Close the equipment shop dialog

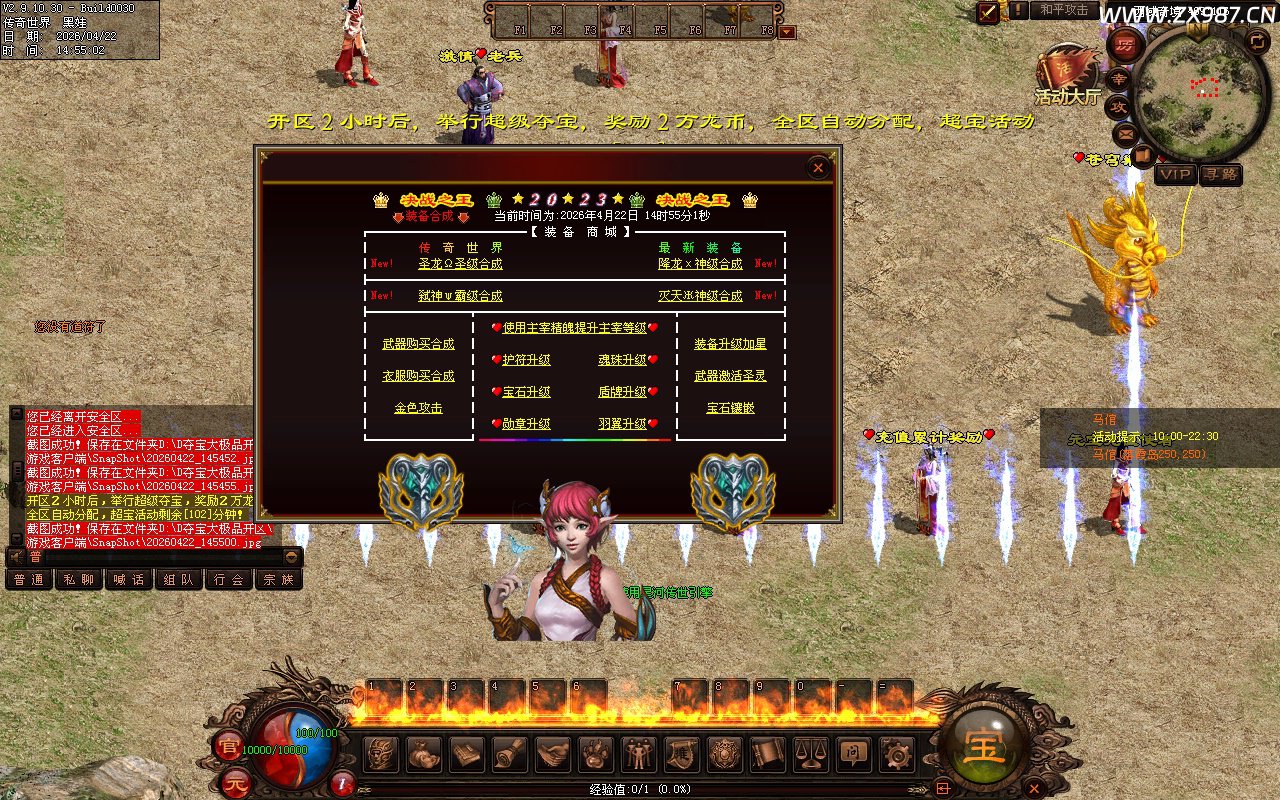(818, 168)
